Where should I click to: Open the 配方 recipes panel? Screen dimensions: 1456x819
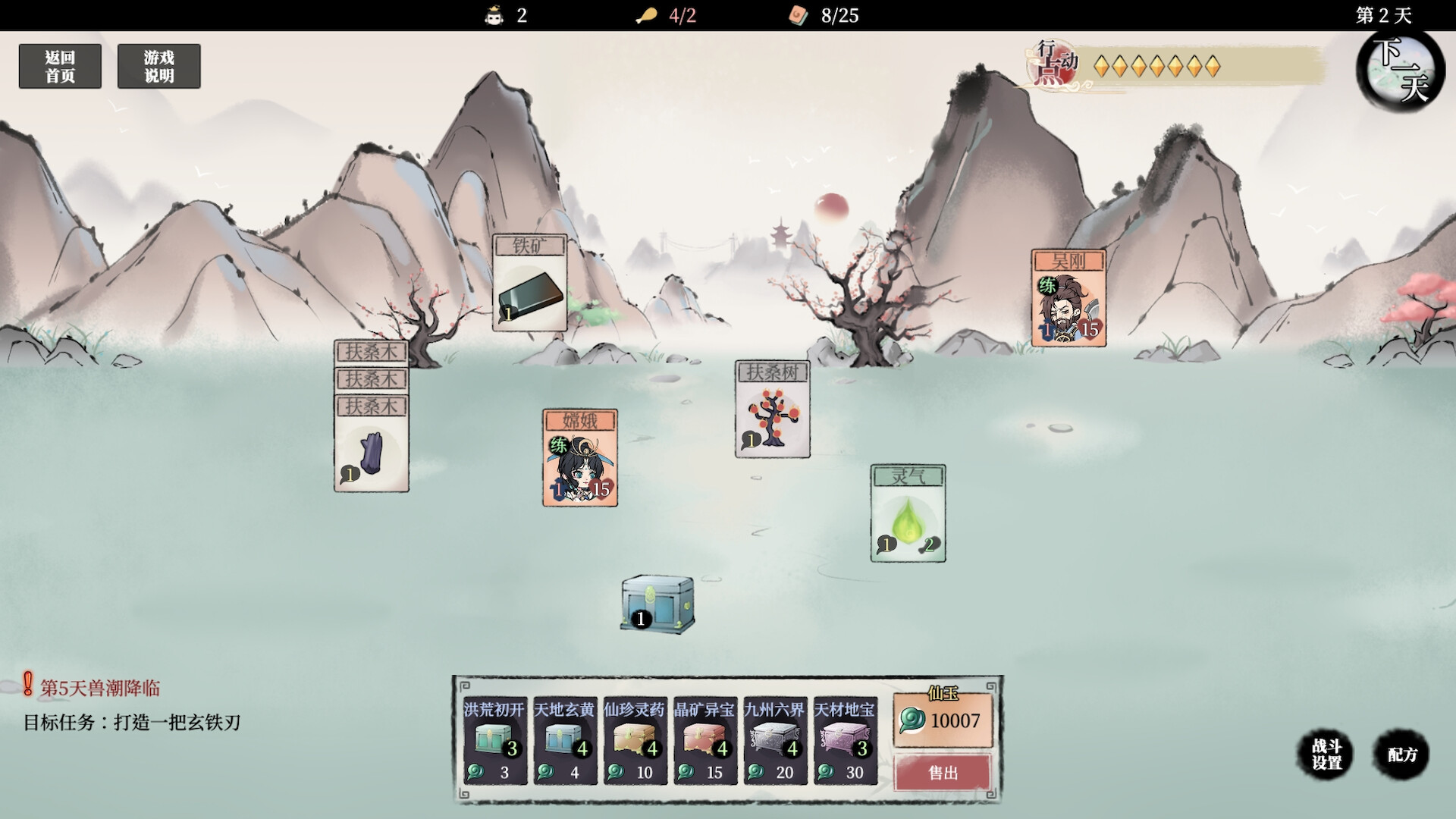click(1402, 755)
